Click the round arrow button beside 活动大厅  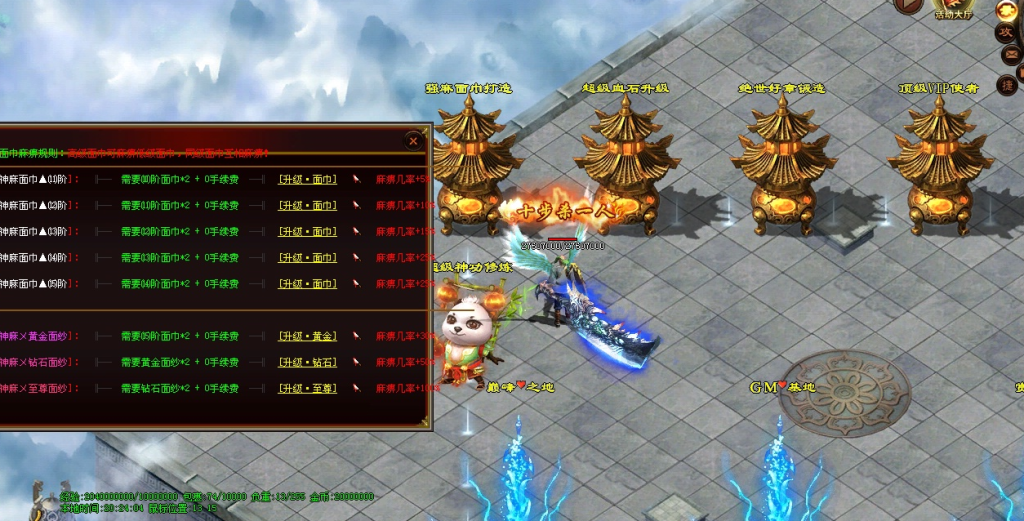click(x=909, y=5)
